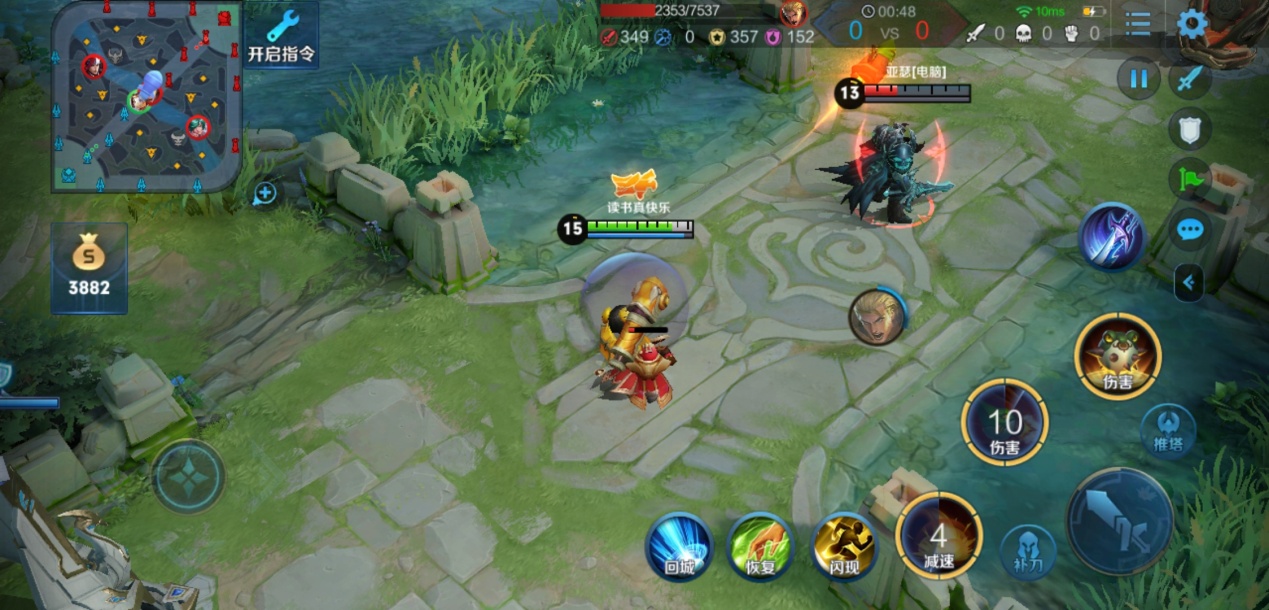
Task: Trigger the 减速 slow skill
Action: (x=938, y=537)
